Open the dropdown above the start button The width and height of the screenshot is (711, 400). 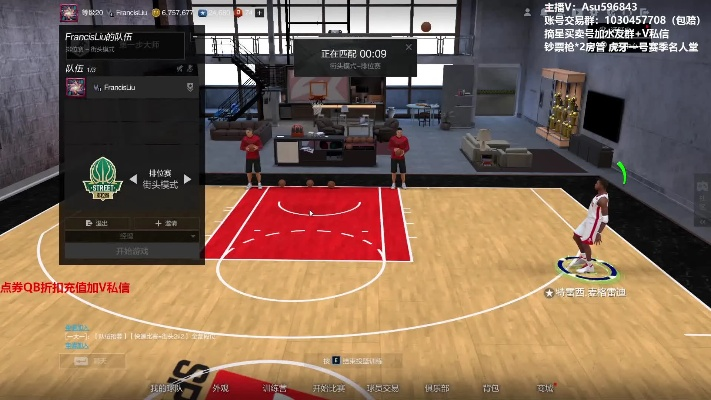(x=132, y=236)
